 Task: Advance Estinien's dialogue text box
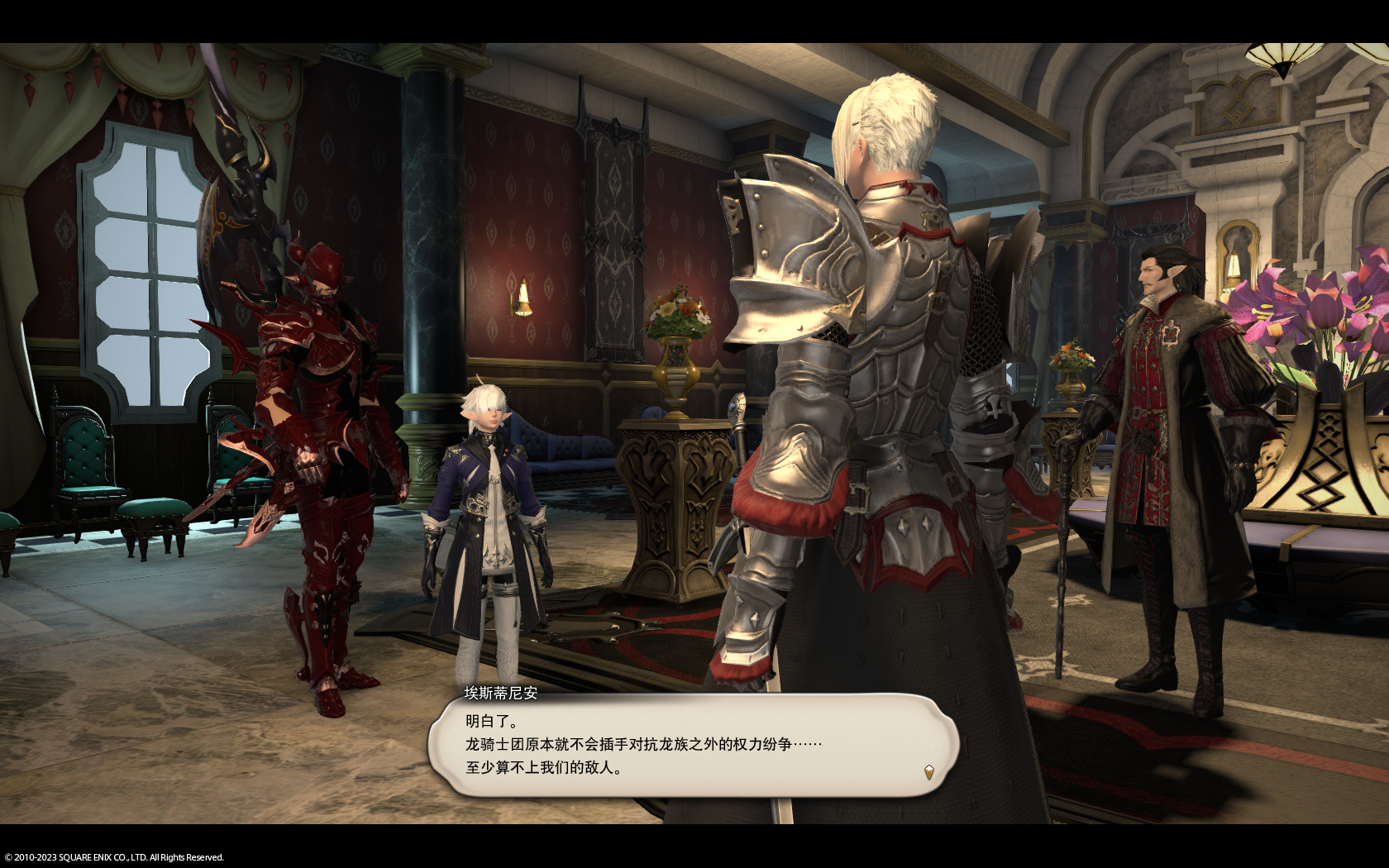click(x=693, y=746)
